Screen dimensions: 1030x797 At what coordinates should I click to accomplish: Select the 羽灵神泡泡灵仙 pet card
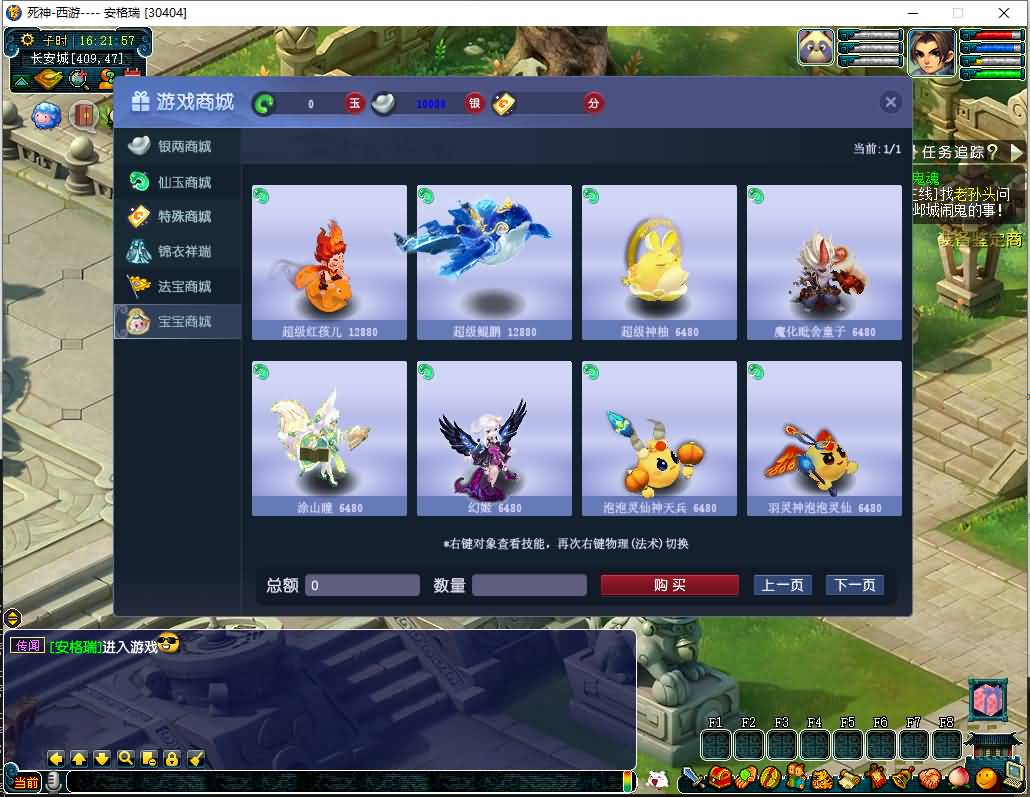coord(824,438)
